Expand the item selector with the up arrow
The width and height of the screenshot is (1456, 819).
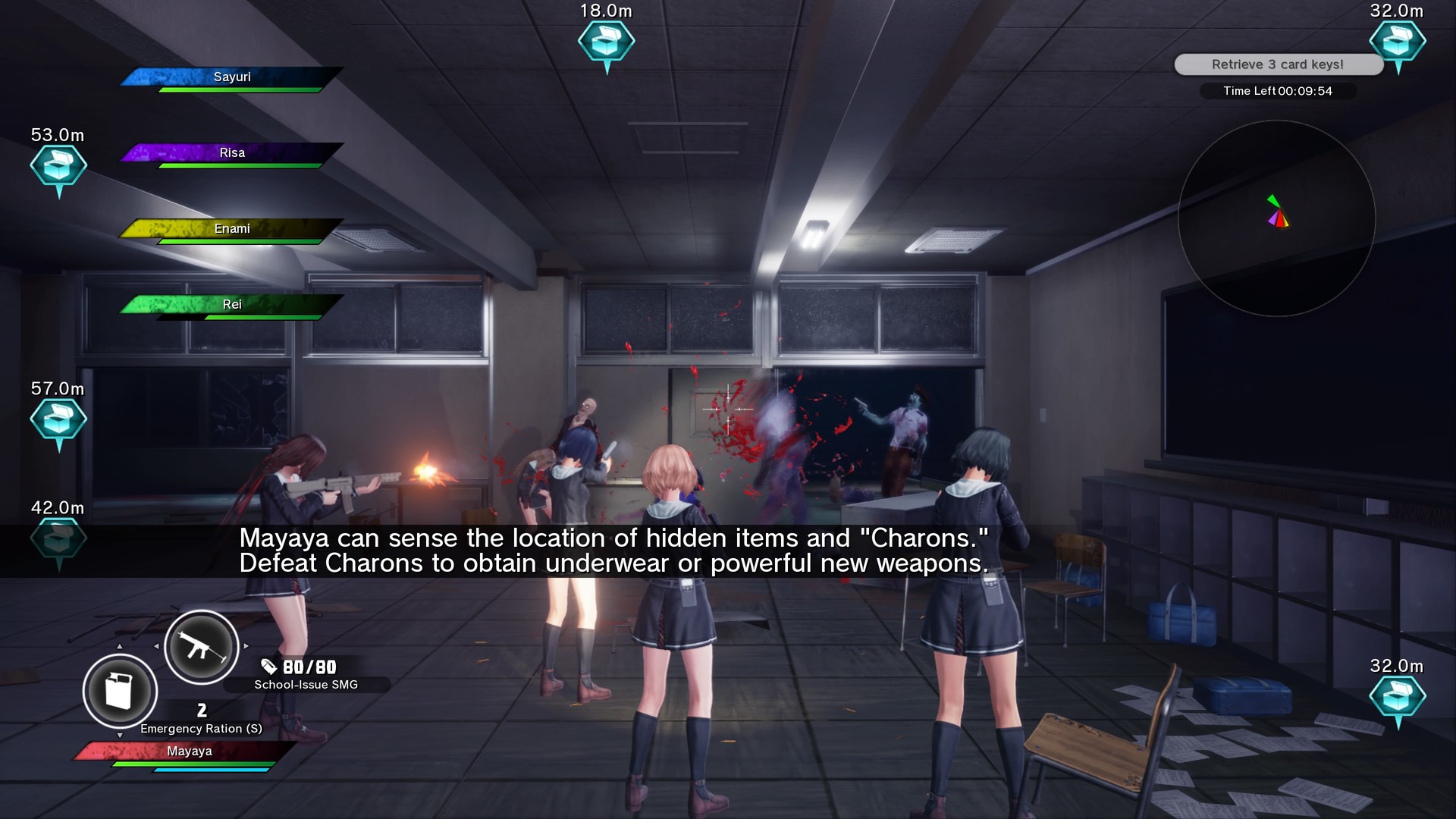120,646
